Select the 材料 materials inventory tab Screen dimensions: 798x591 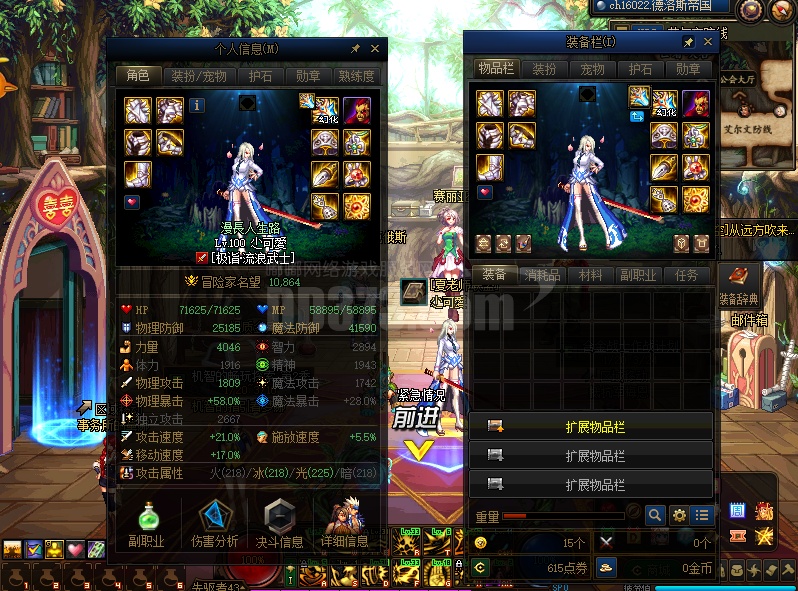point(591,275)
